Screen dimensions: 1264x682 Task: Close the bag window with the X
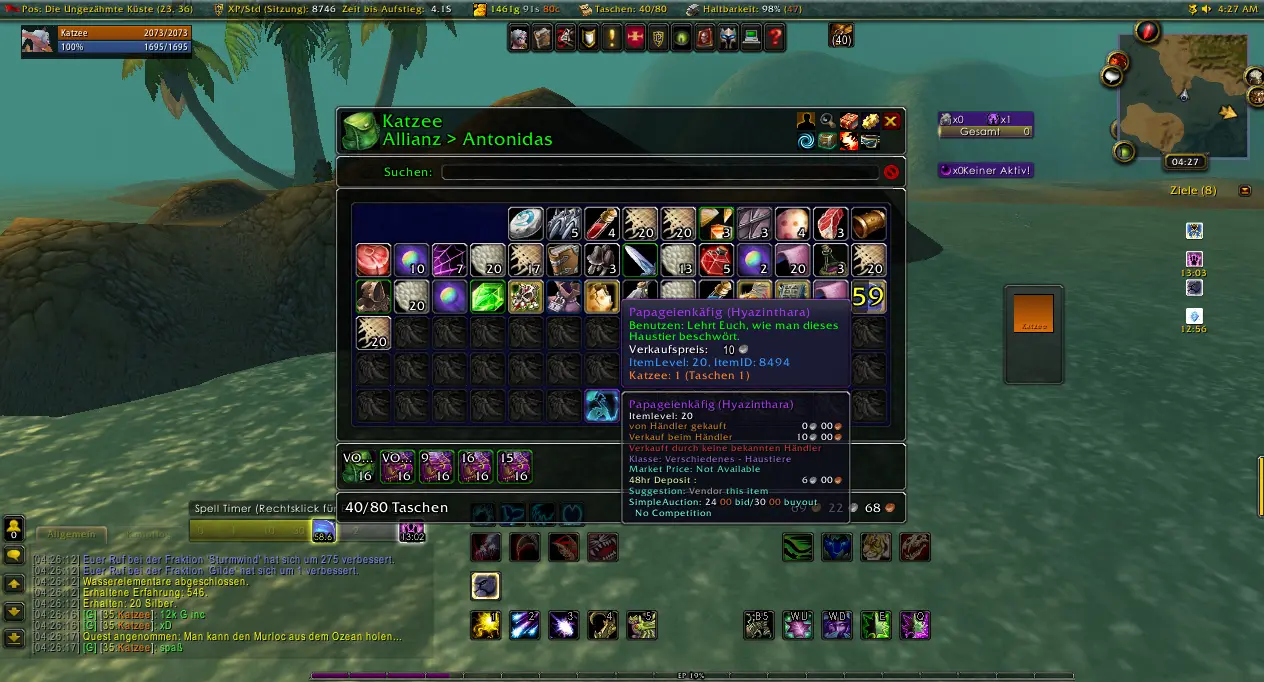coord(891,121)
